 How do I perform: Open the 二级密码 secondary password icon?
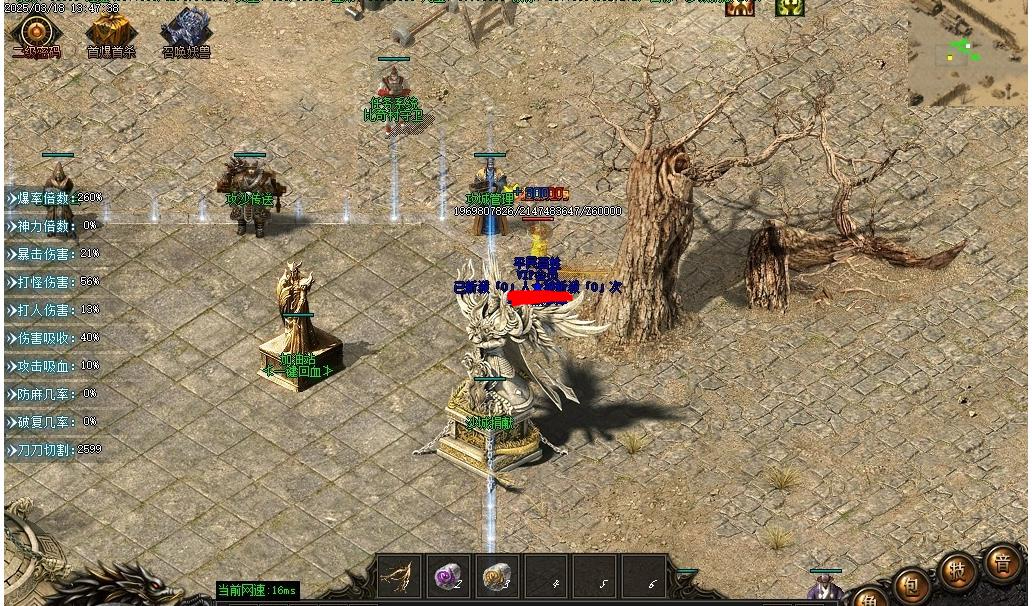tap(36, 31)
